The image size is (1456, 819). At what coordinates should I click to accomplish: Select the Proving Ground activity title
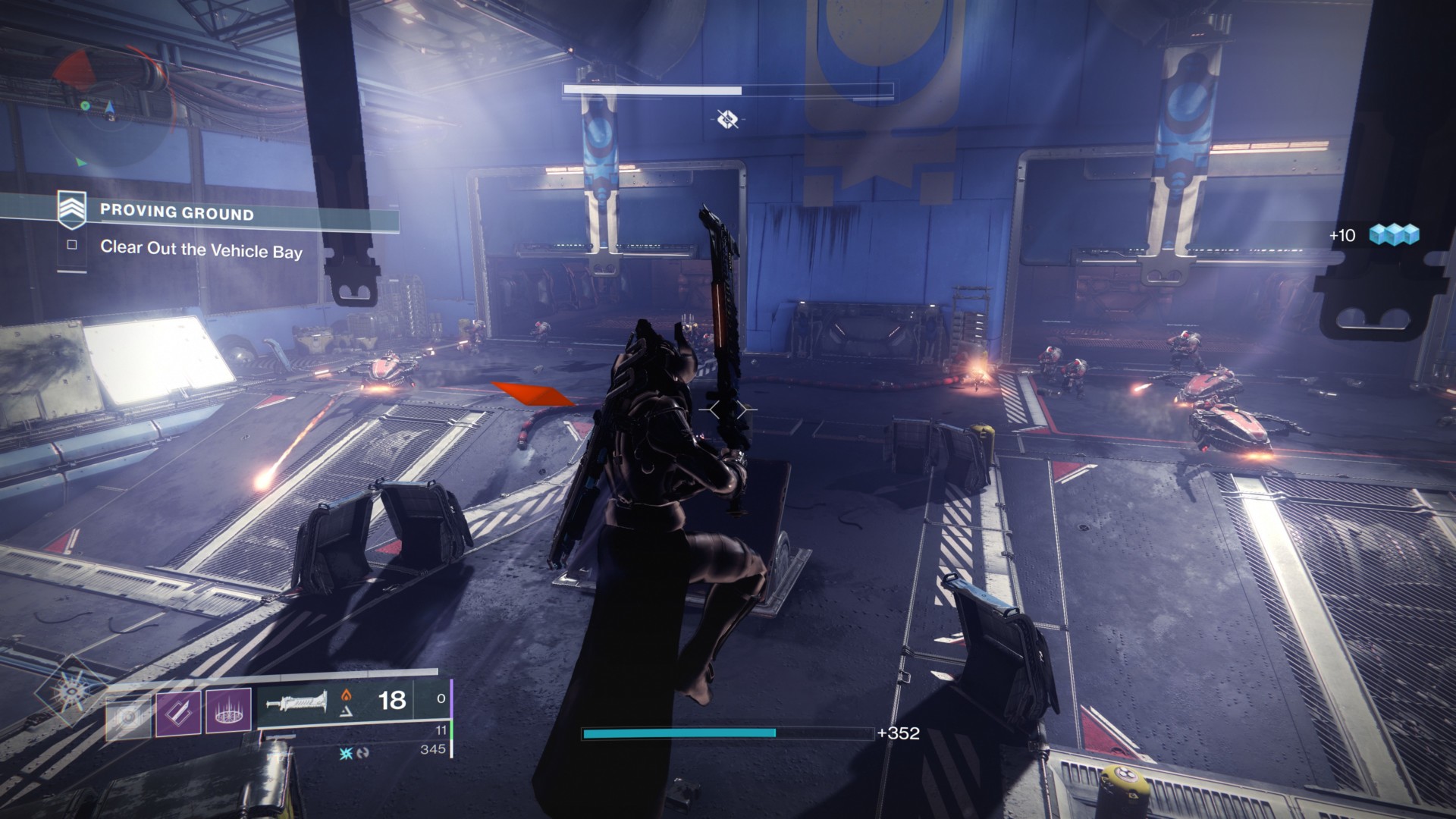[x=180, y=213]
